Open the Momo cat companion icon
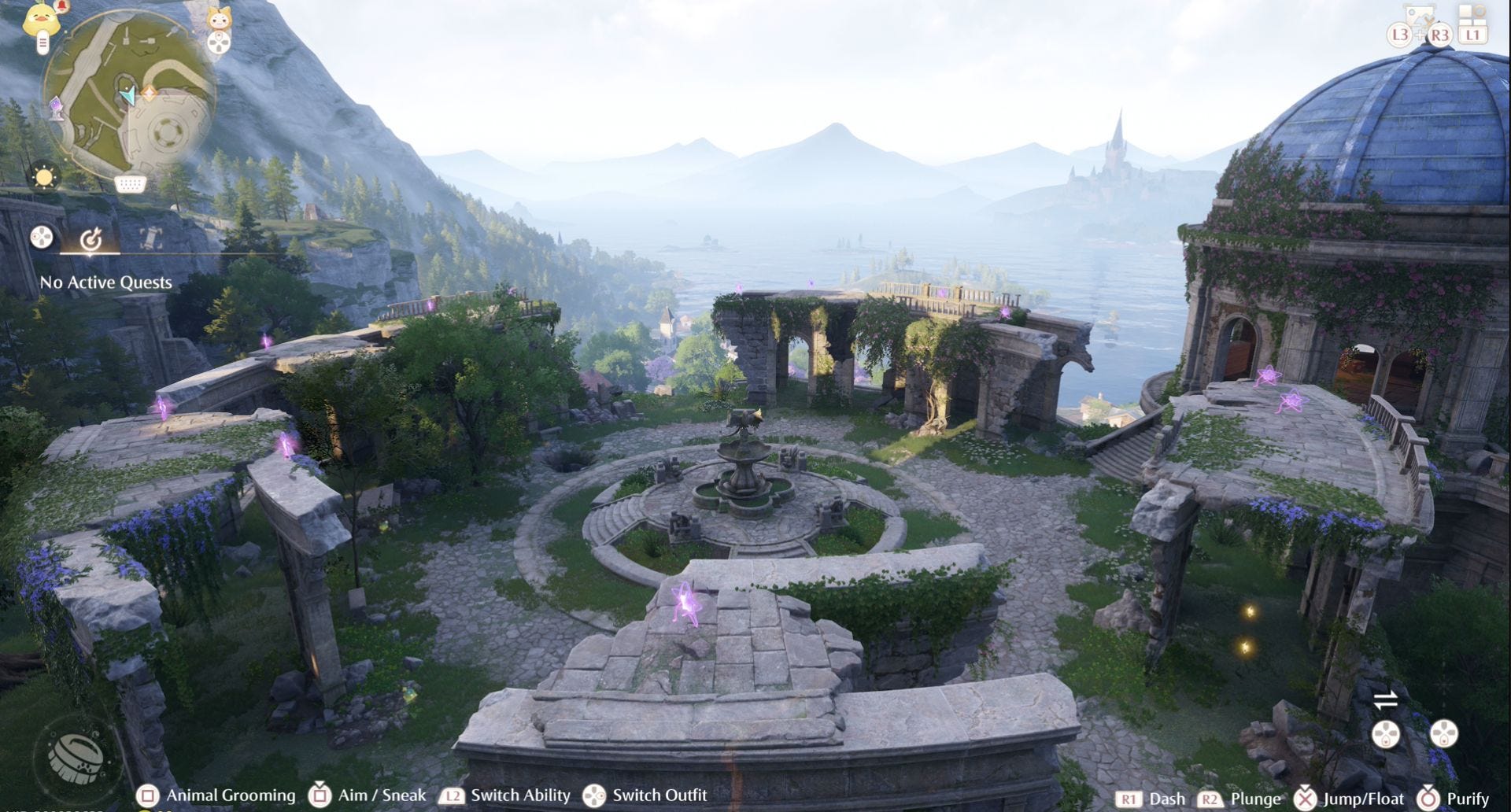 point(219,19)
